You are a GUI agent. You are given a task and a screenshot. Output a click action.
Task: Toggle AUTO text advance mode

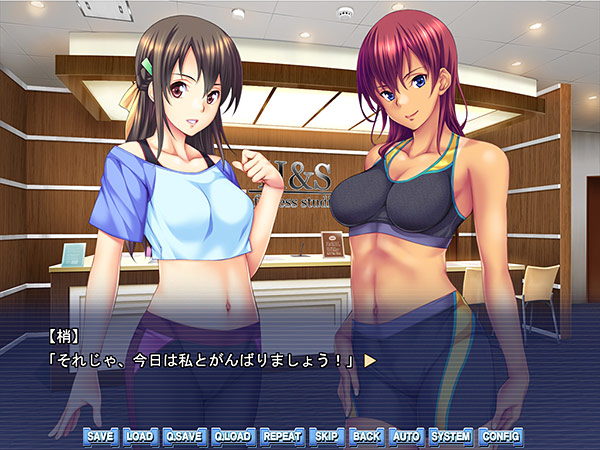click(406, 437)
